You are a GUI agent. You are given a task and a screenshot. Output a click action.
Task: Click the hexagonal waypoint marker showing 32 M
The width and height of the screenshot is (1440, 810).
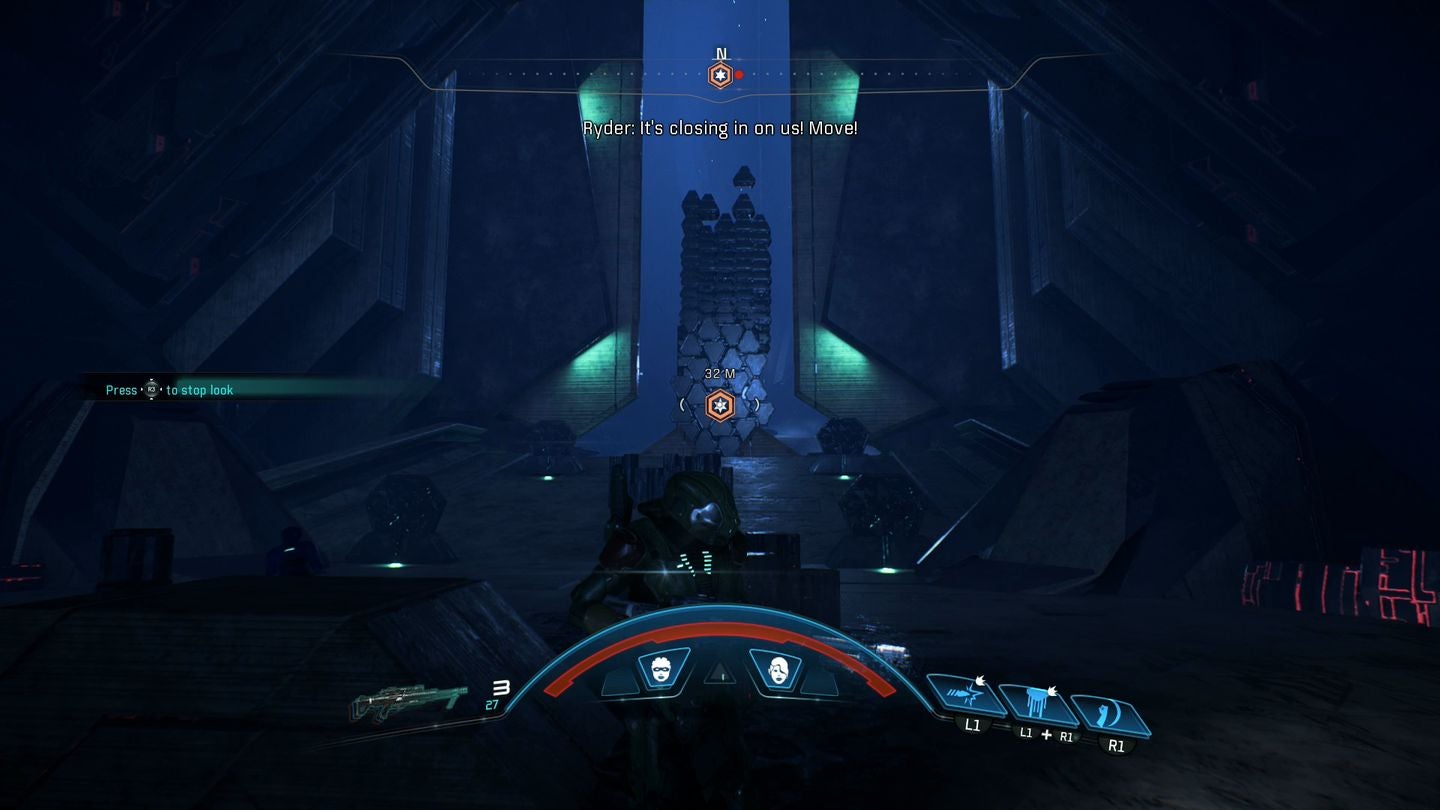point(719,404)
